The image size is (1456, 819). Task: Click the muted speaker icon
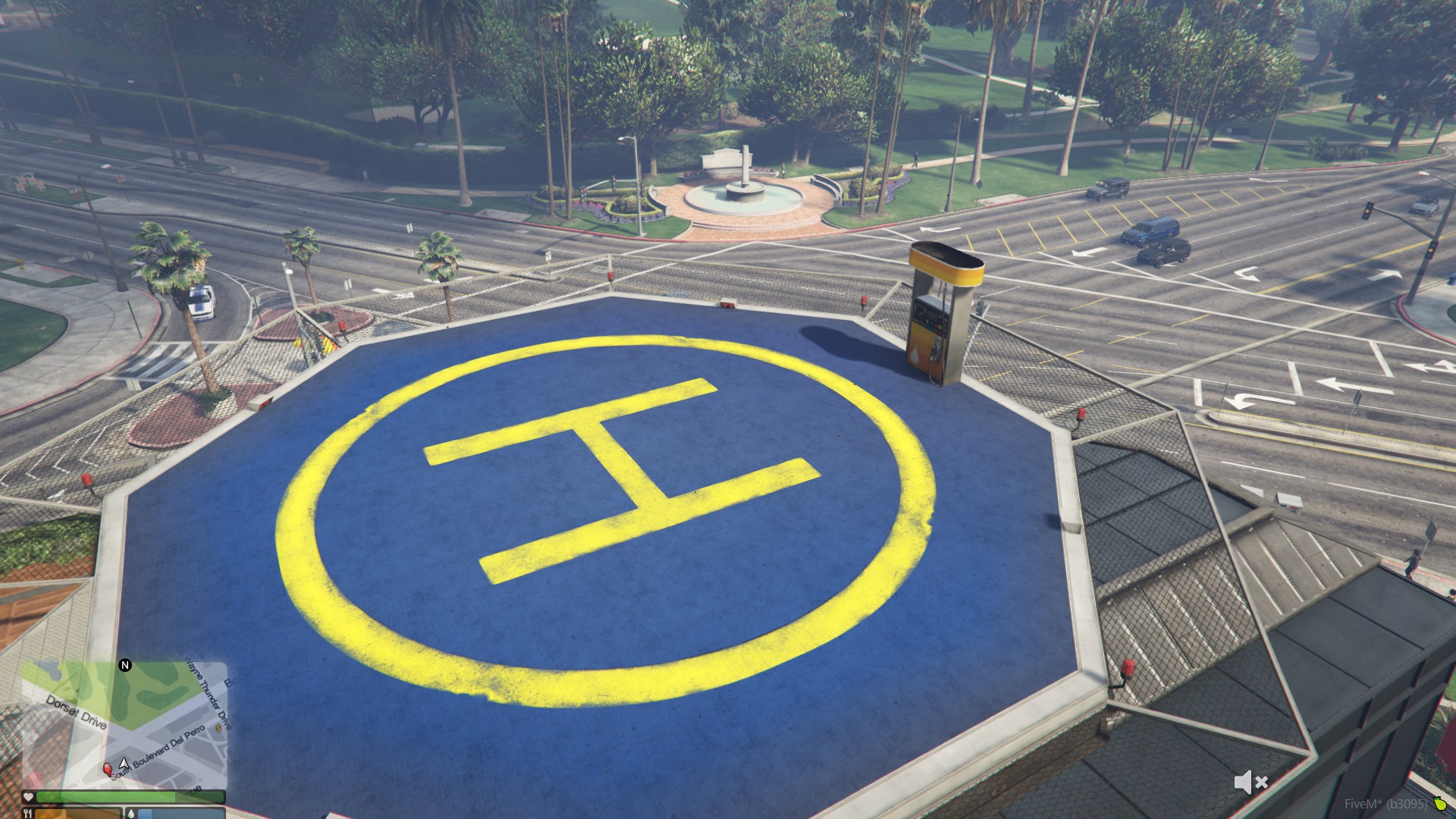point(1250,782)
